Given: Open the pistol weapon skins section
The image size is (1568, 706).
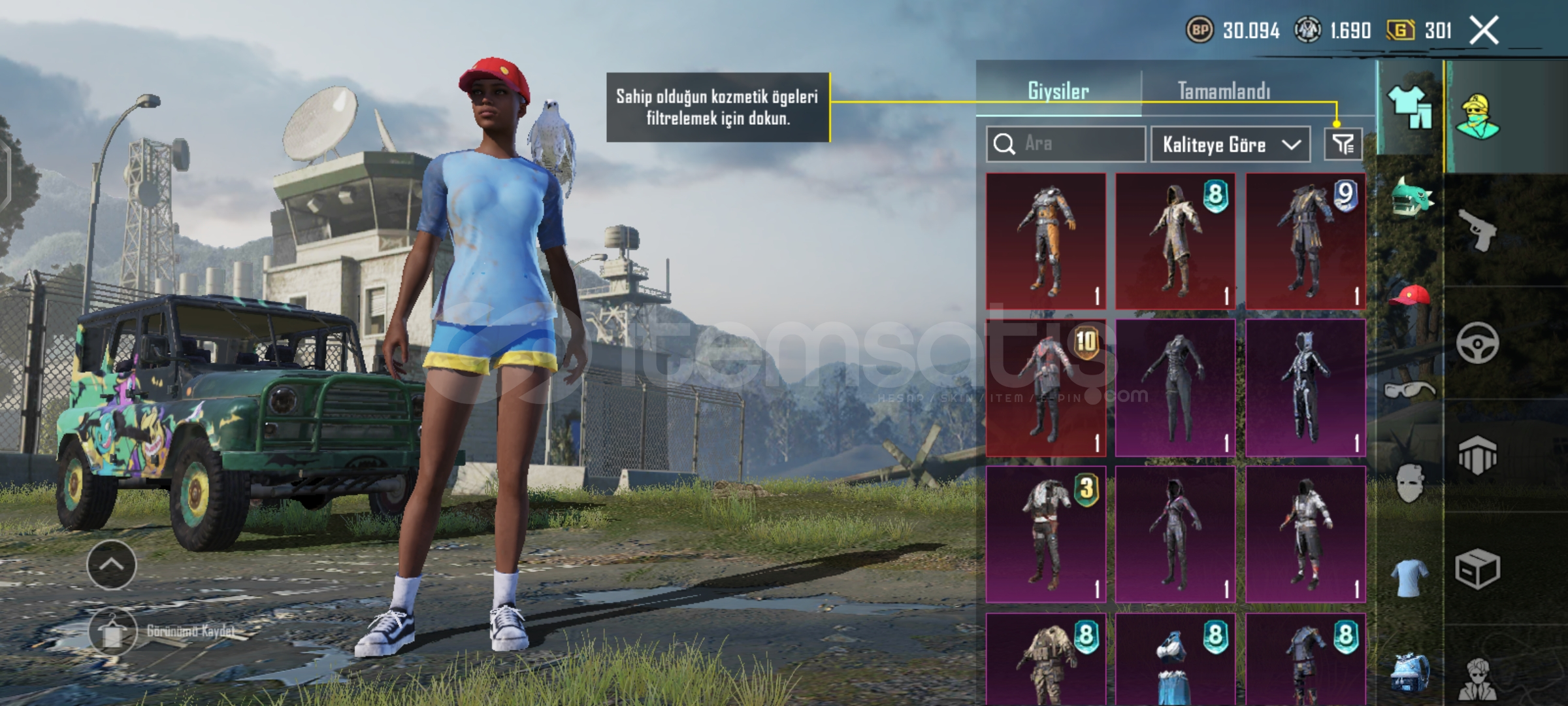Looking at the screenshot, I should coord(1478,230).
